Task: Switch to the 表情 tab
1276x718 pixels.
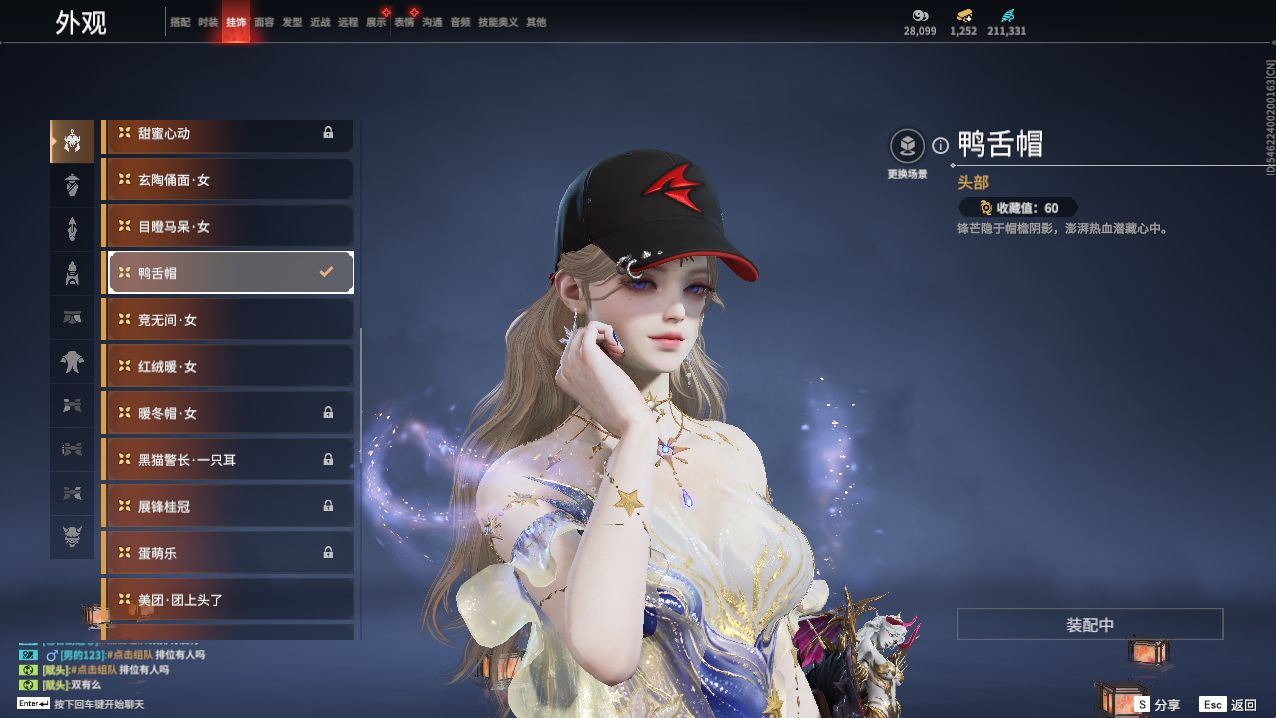Action: tap(404, 22)
